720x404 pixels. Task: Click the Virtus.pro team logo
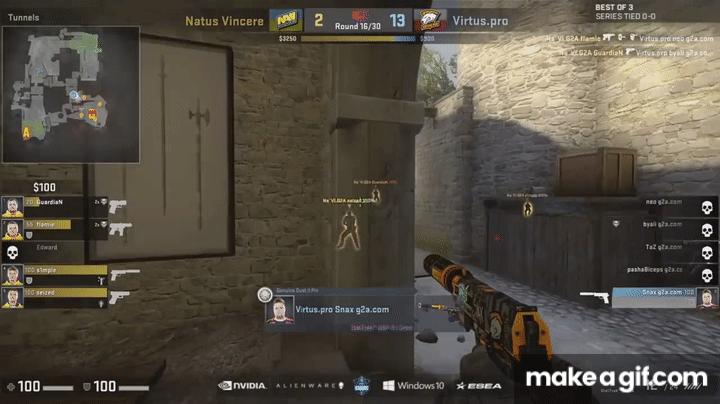click(x=431, y=20)
